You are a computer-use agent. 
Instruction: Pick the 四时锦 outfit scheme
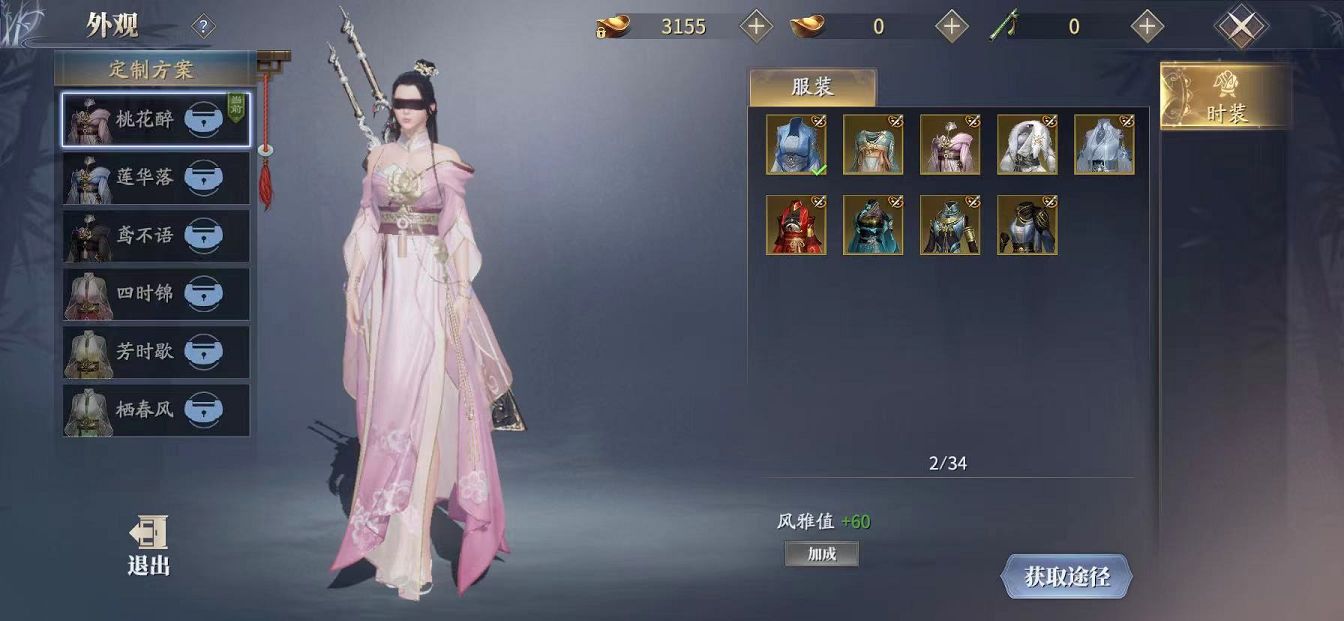pyautogui.click(x=145, y=294)
